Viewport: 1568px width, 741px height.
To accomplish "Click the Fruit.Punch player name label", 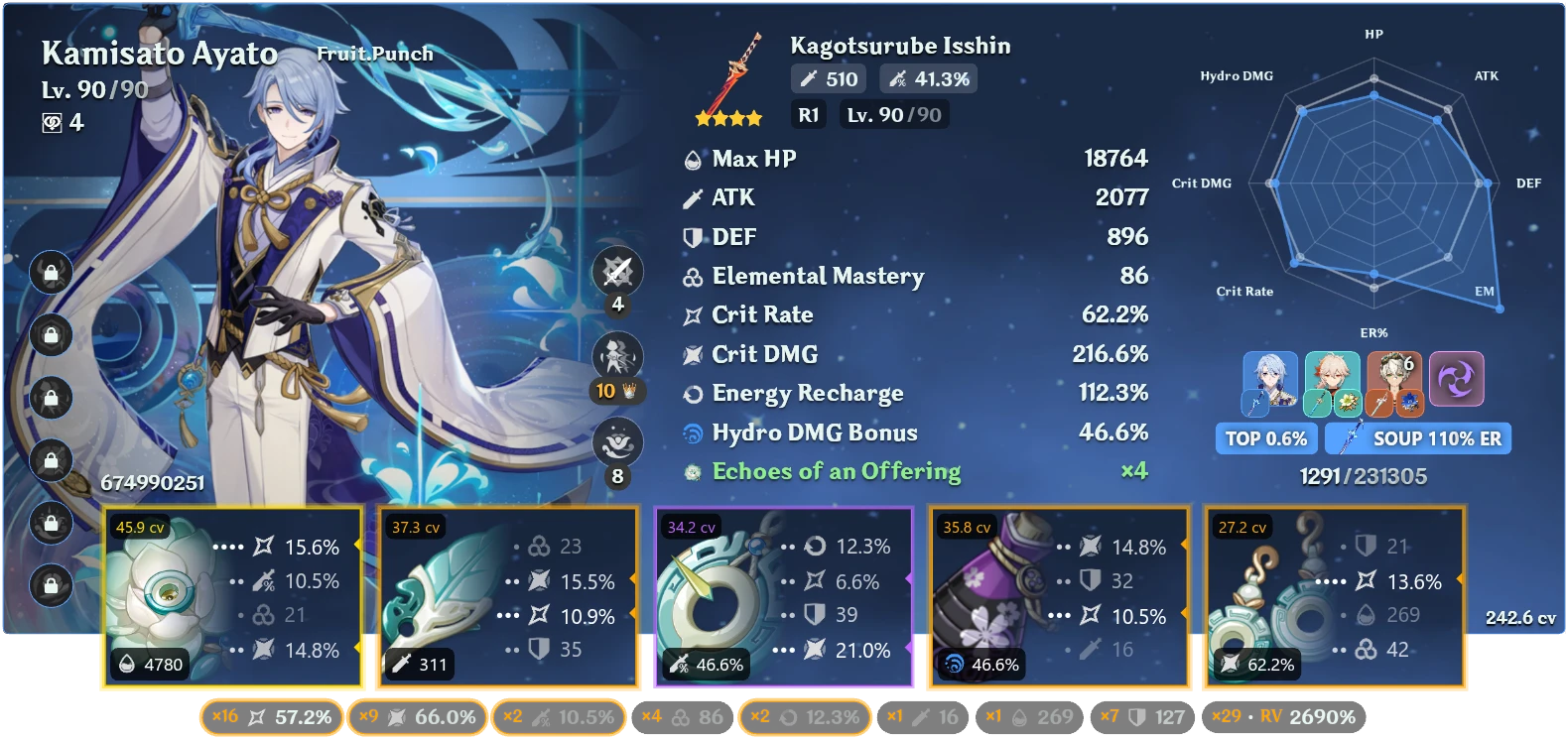I will (x=372, y=55).
